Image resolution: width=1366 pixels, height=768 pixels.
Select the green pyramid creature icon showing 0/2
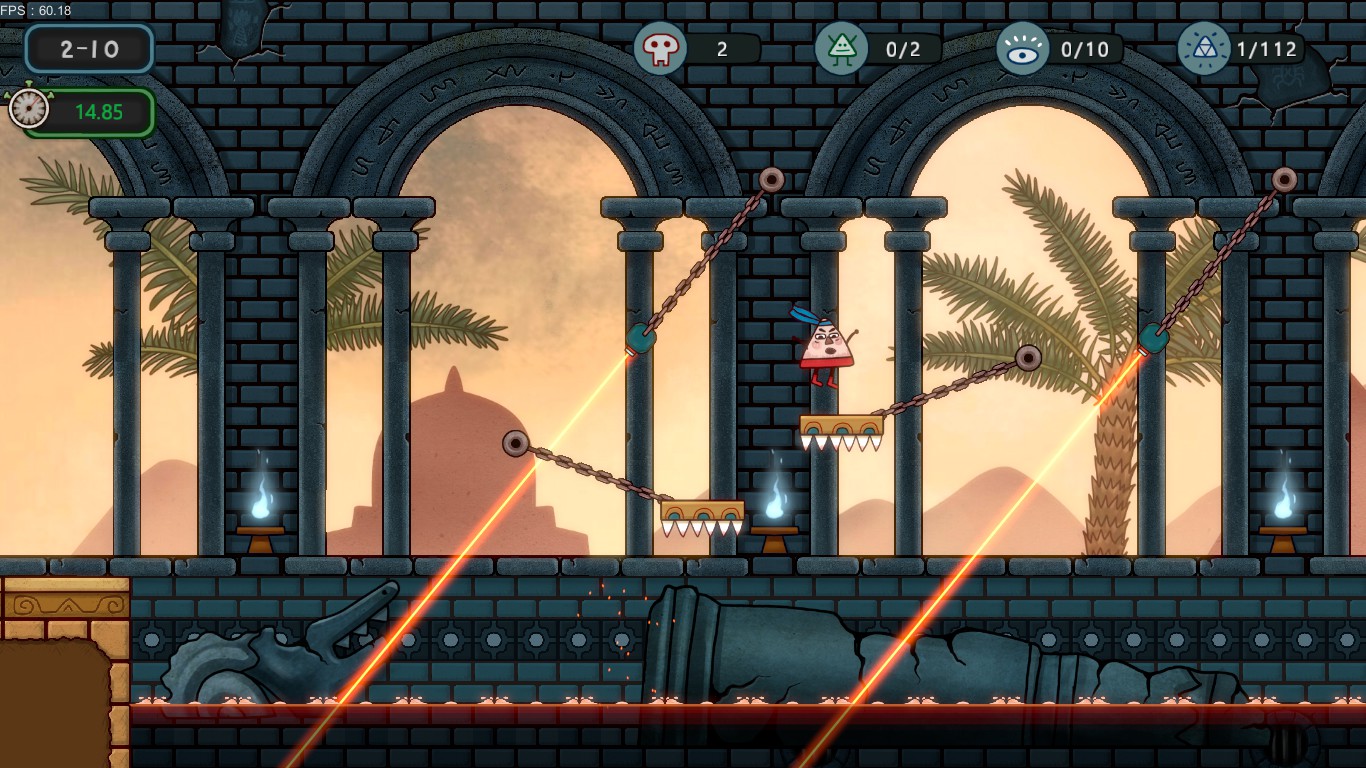[843, 48]
